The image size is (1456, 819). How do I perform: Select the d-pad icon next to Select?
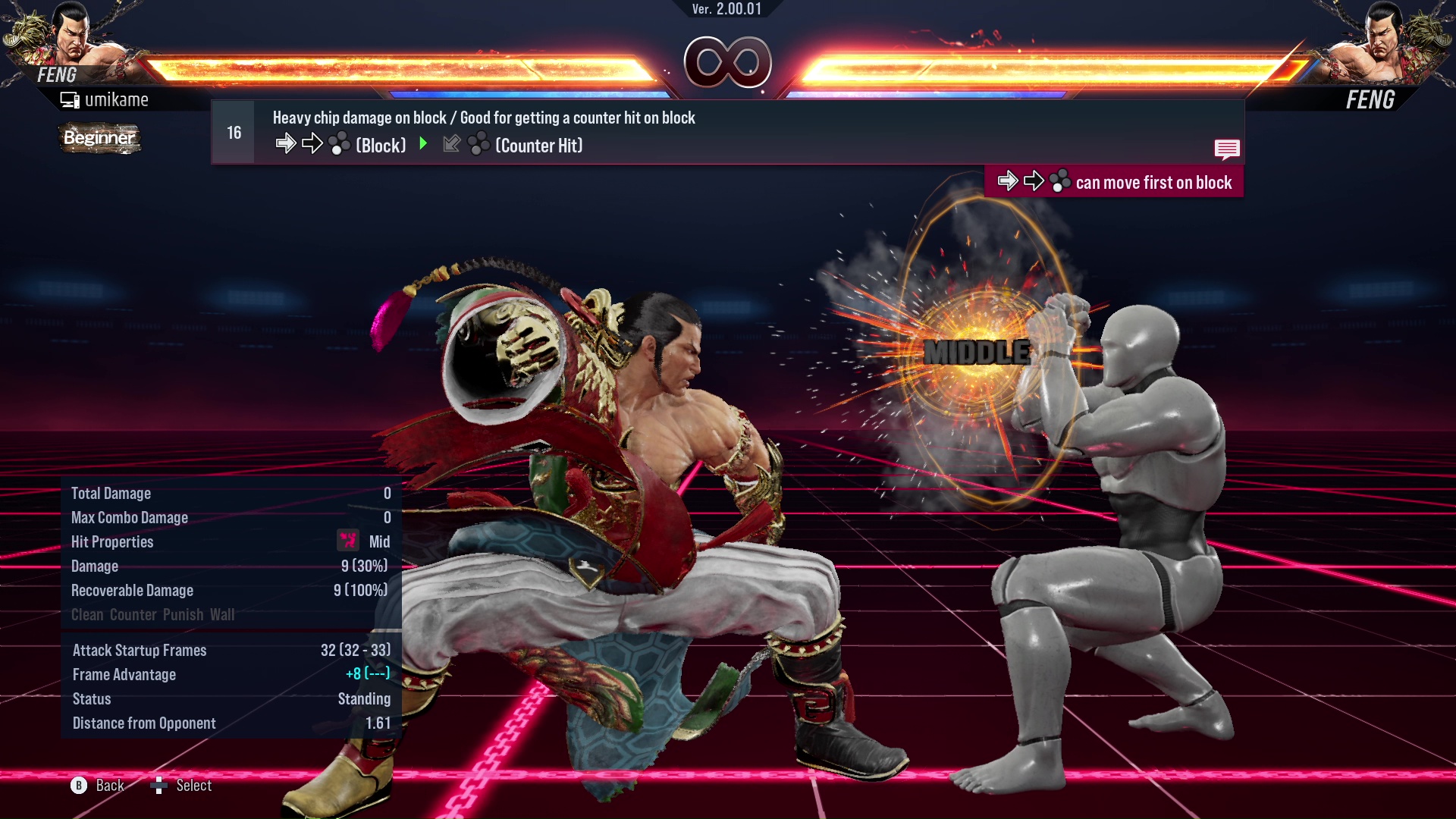(x=160, y=786)
